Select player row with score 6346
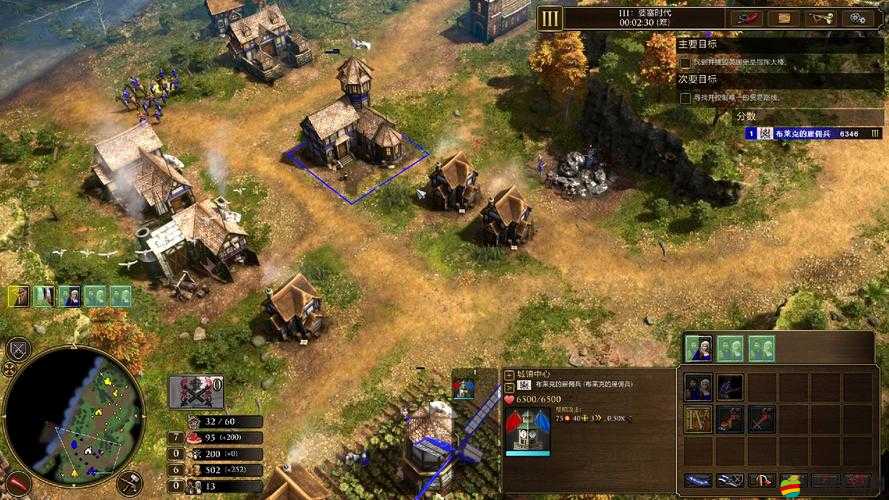Screen dimensions: 889x500 pyautogui.click(x=810, y=133)
